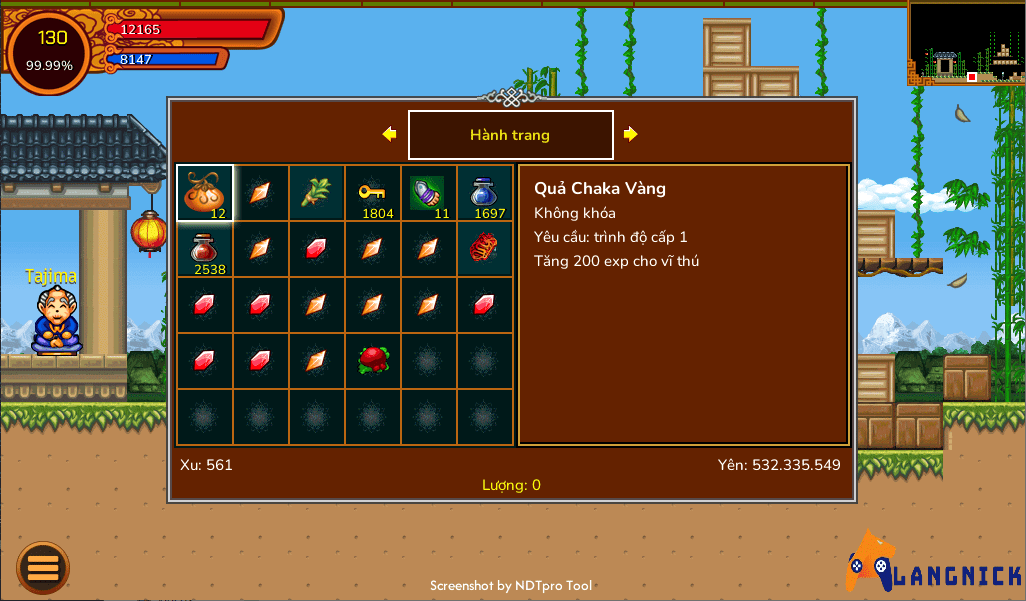Go to the previous inventory page arrow

tap(389, 134)
